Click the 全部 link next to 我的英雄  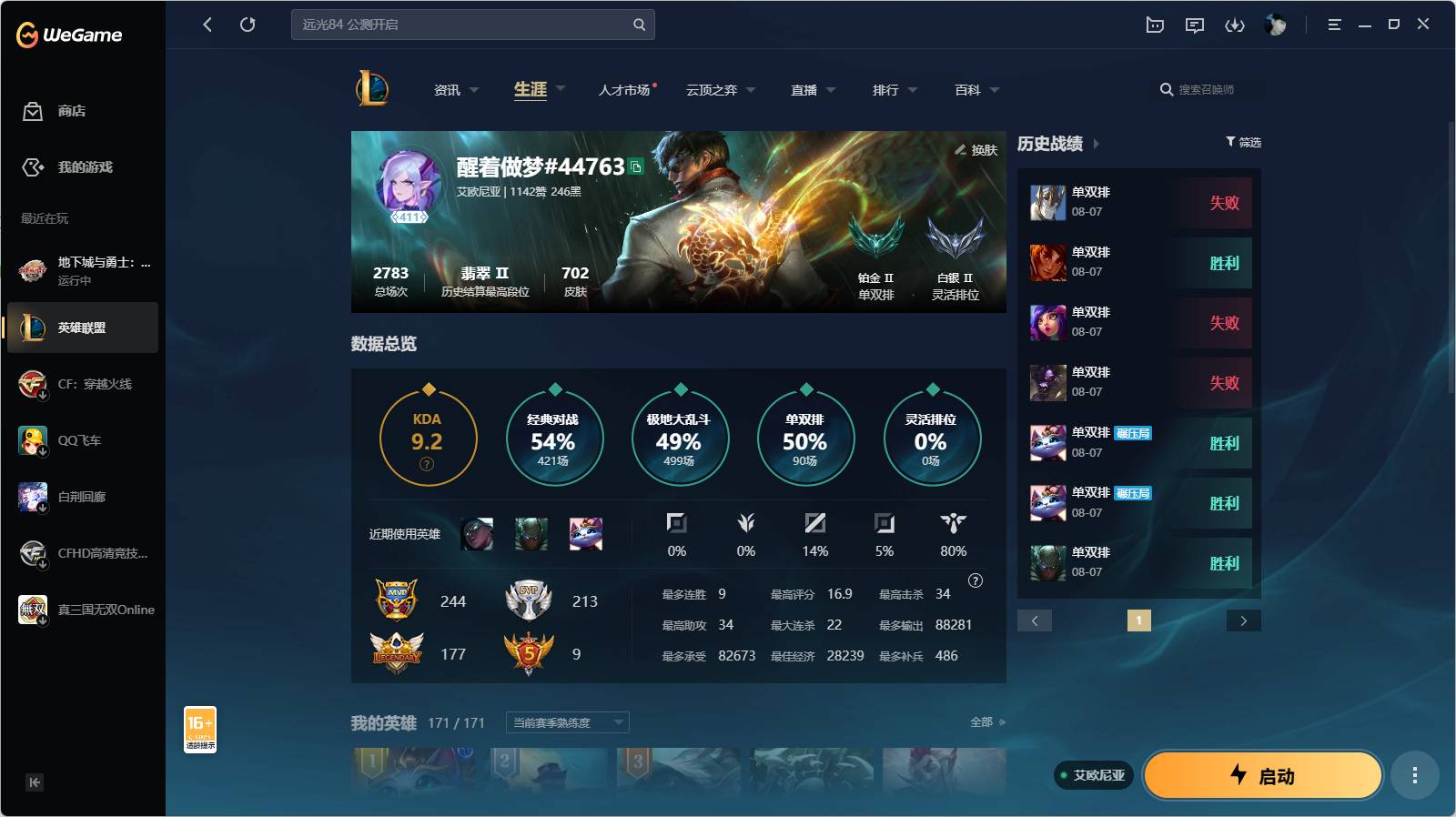[x=983, y=721]
